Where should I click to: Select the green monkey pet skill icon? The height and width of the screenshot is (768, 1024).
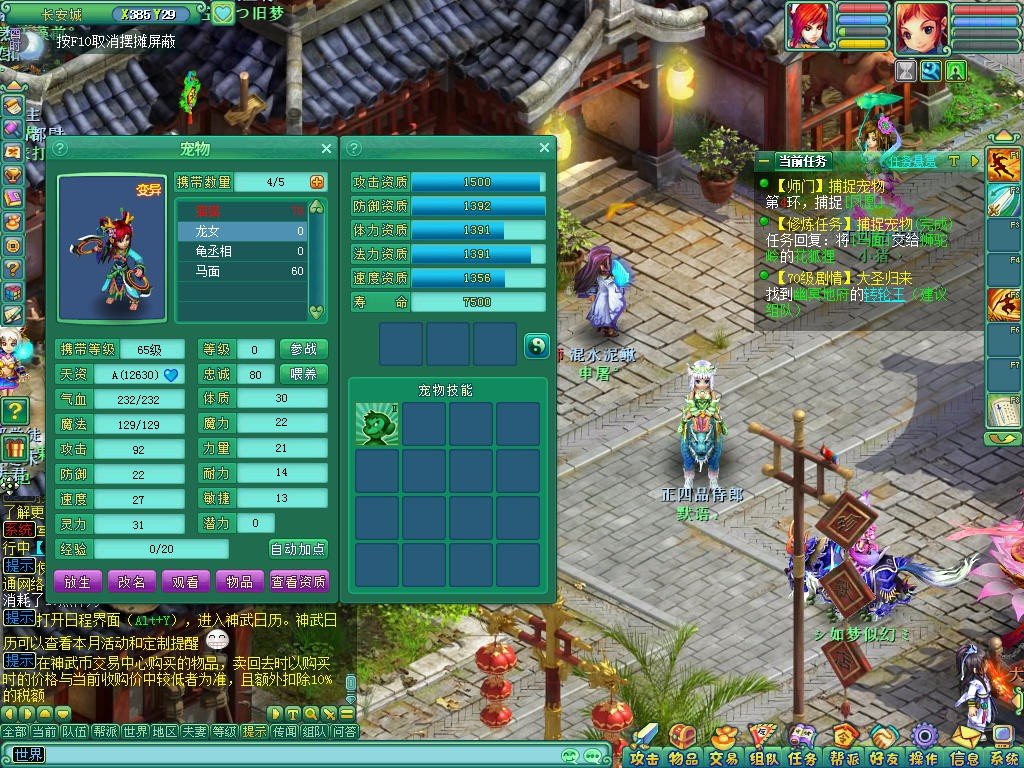pos(378,424)
